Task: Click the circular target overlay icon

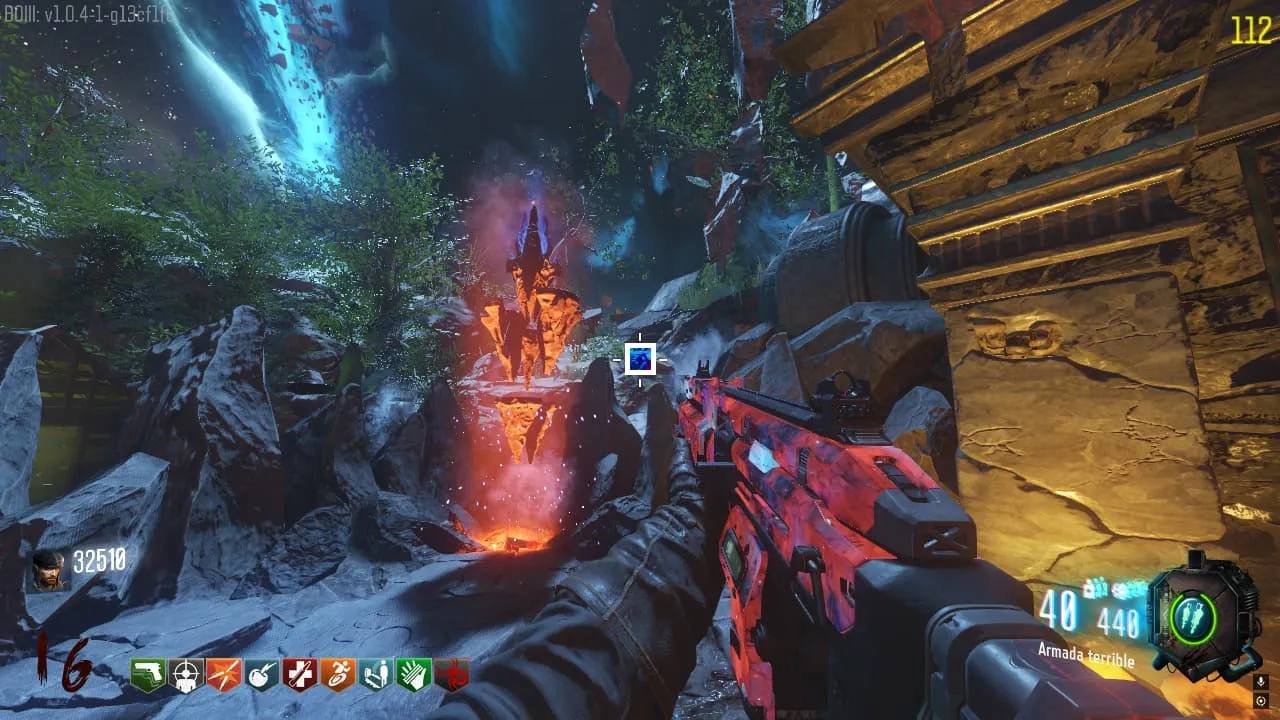Action: [x=1261, y=698]
